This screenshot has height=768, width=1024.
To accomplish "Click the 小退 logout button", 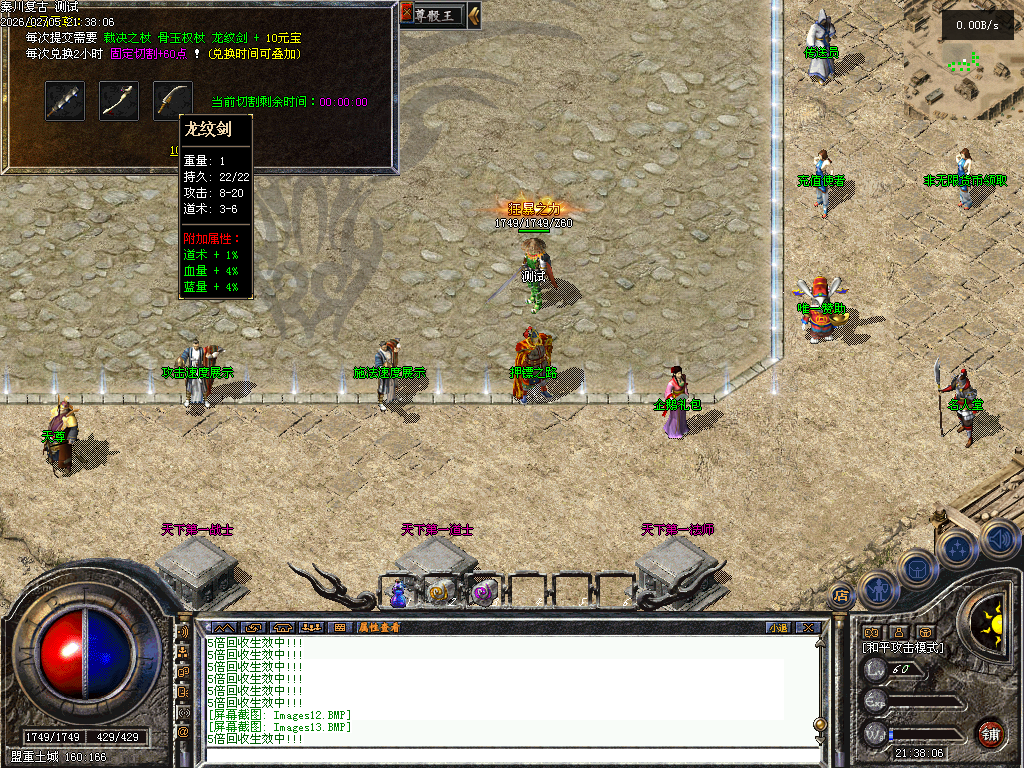I will (x=777, y=627).
